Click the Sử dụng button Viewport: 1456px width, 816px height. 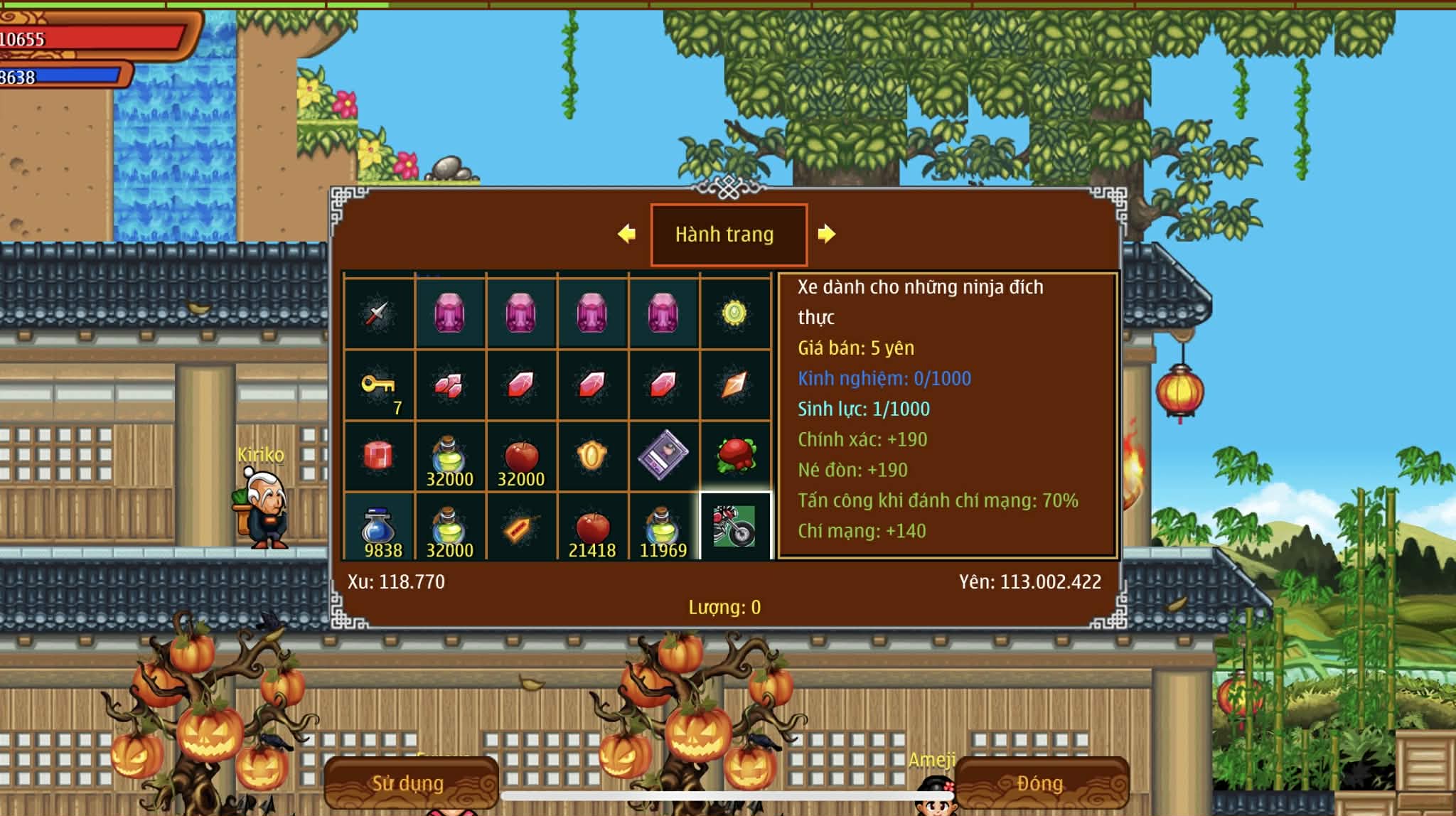[409, 783]
